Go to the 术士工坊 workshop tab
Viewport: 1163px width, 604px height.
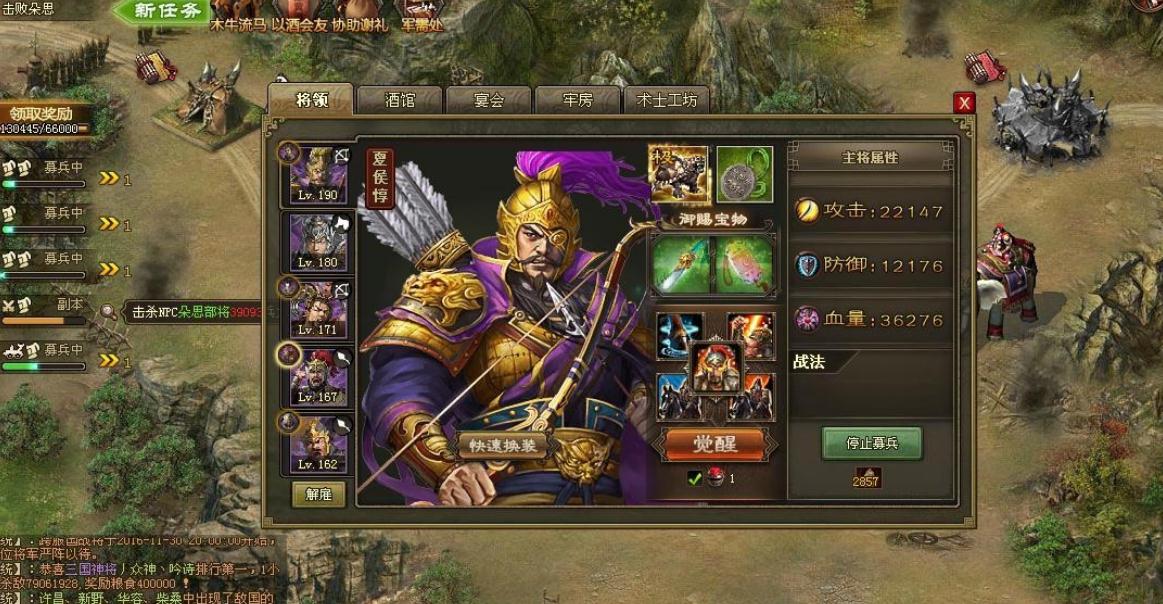click(667, 100)
